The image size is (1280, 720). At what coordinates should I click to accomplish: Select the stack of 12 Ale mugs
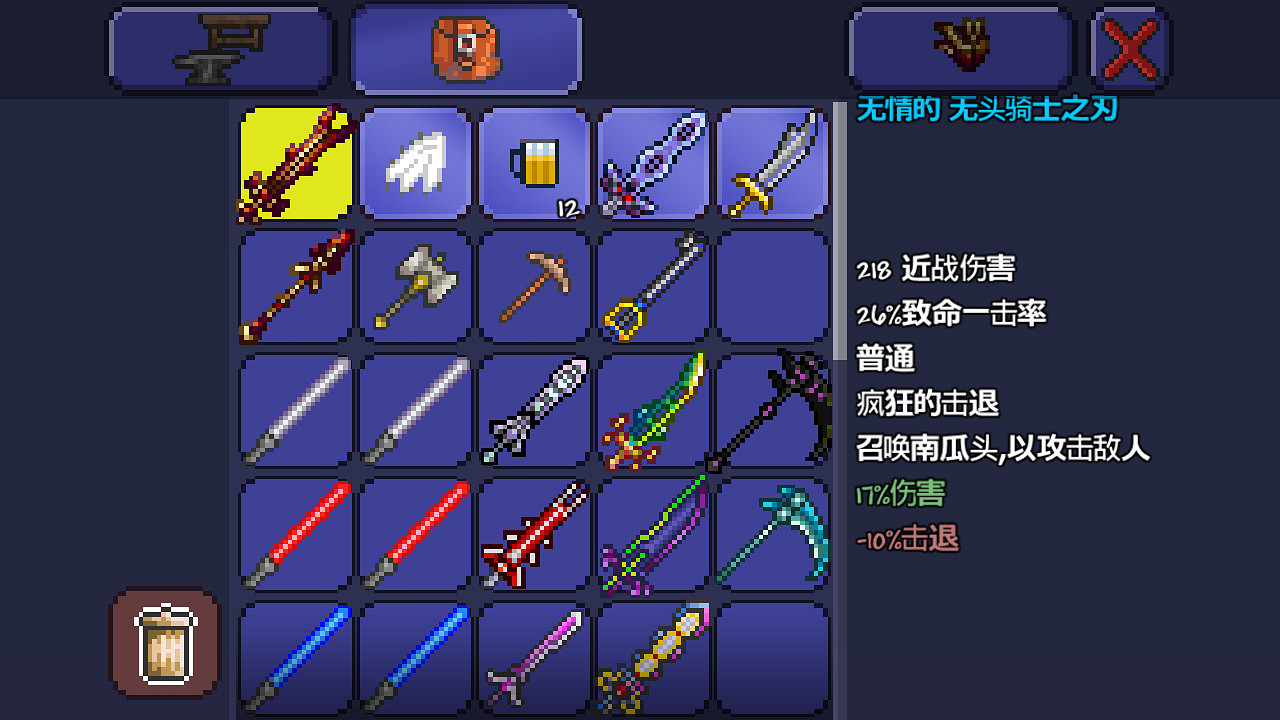[533, 163]
